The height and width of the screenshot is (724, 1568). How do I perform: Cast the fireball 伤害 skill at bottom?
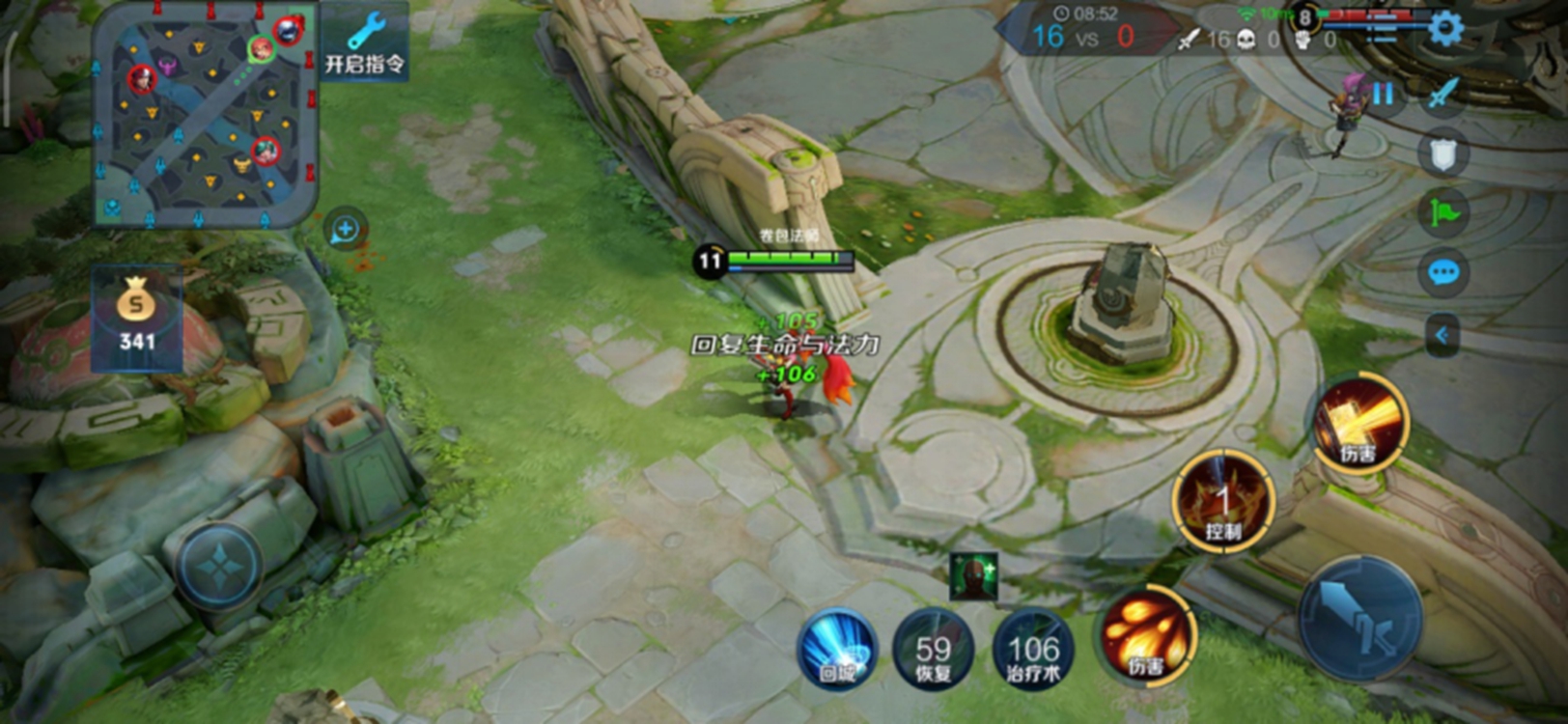(x=1147, y=636)
